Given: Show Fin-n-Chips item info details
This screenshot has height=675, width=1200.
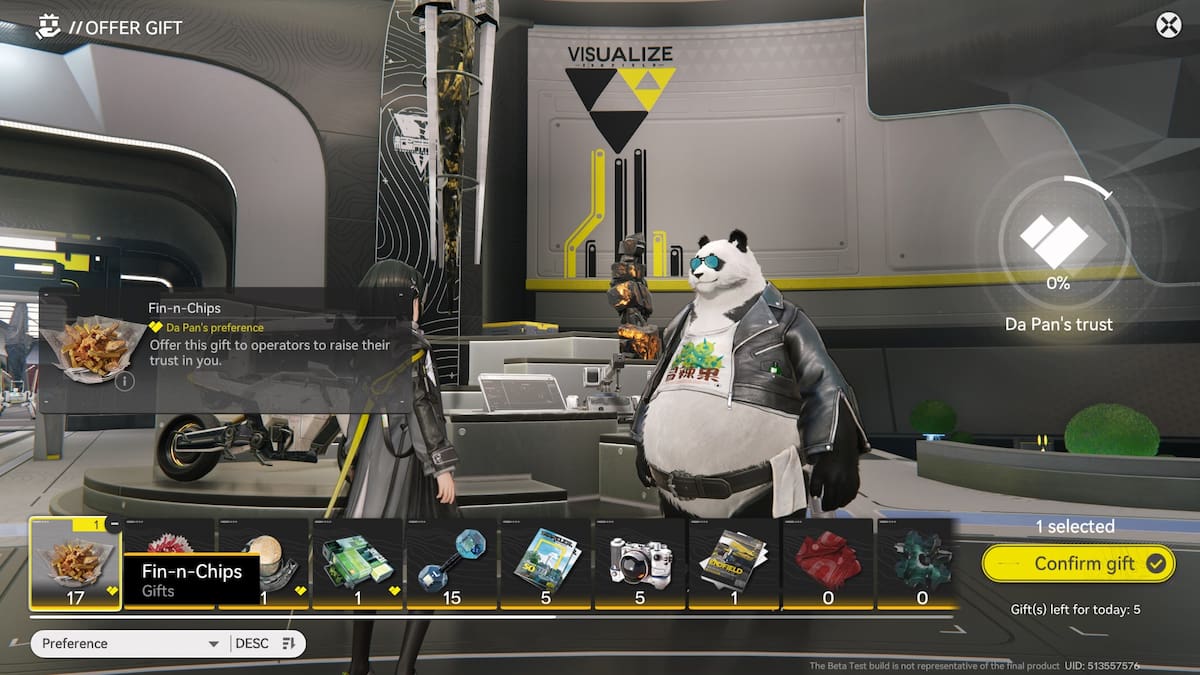Looking at the screenshot, I should tap(124, 381).
